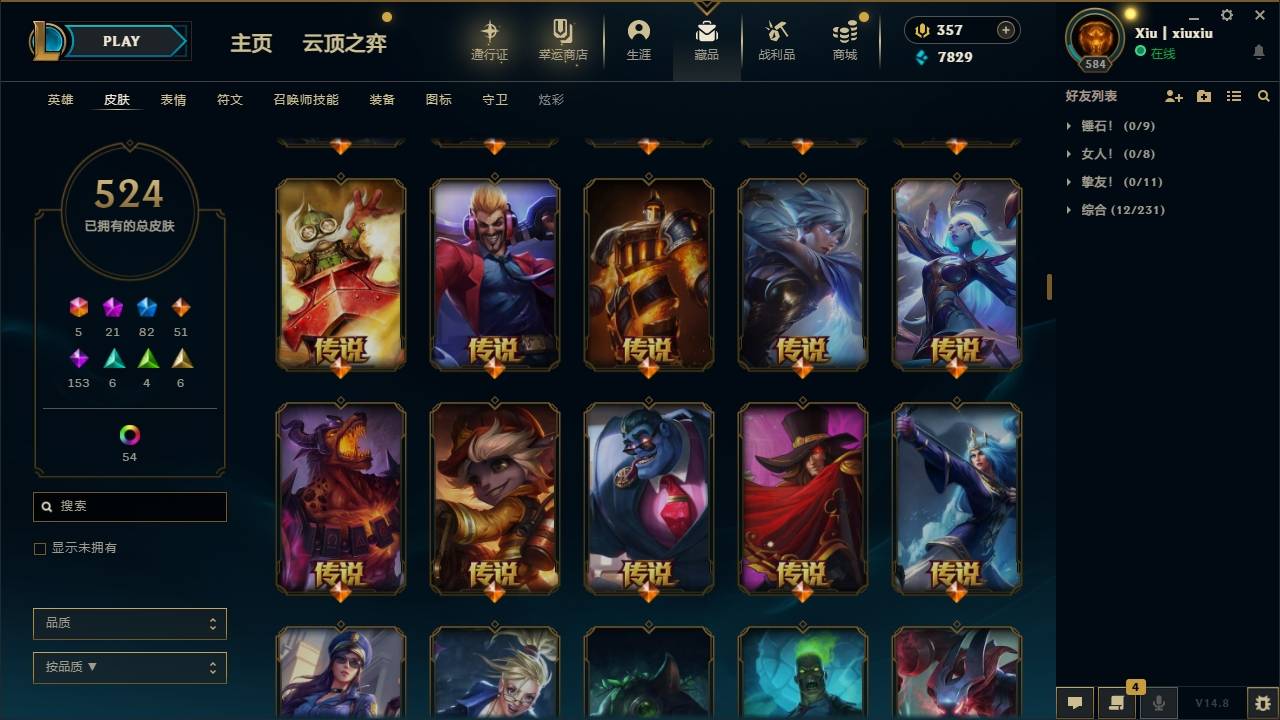Open the 品质 quality dropdown
Image resolution: width=1280 pixels, height=720 pixels.
click(129, 623)
